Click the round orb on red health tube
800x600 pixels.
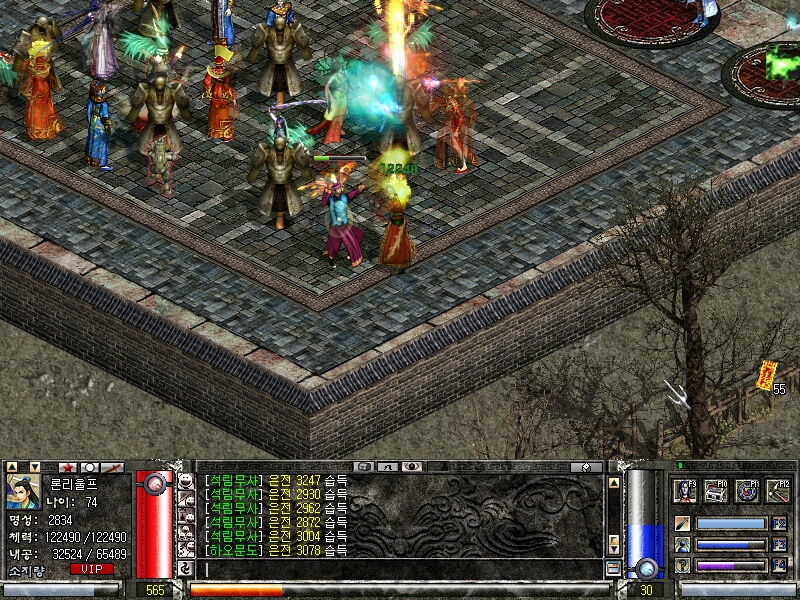pos(154,484)
